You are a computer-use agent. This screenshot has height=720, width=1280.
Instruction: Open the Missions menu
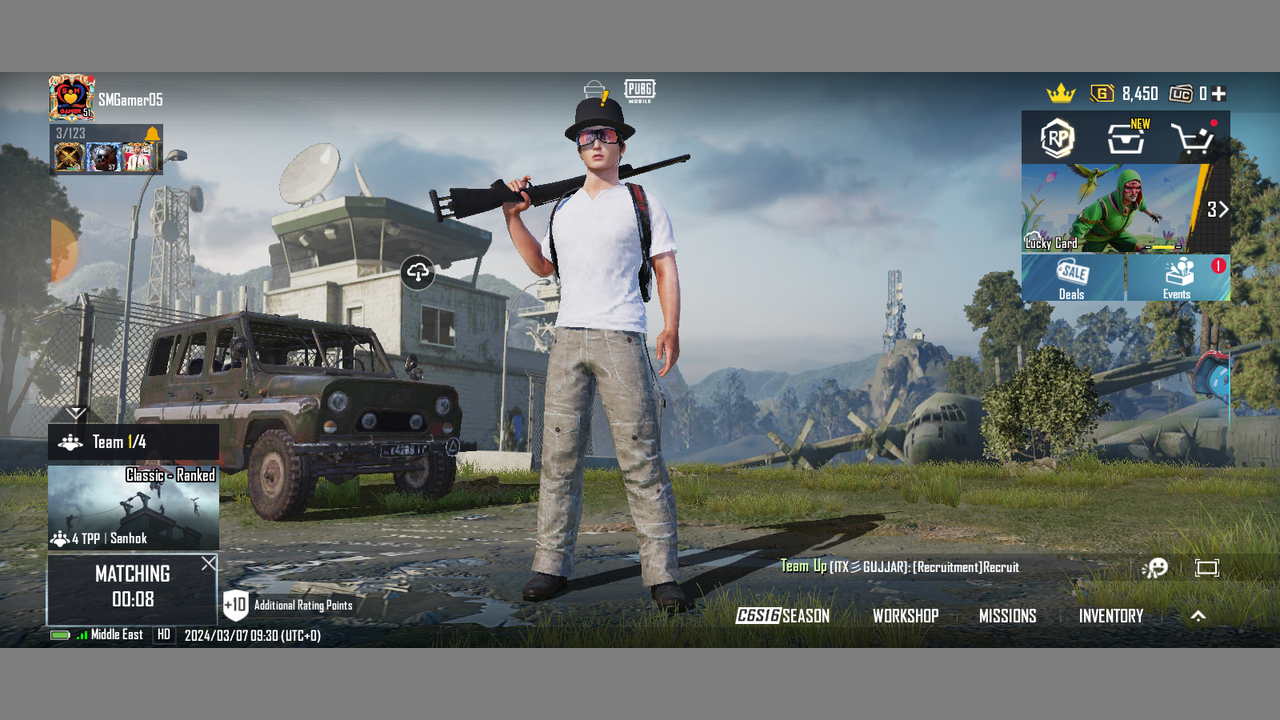[x=1007, y=616]
